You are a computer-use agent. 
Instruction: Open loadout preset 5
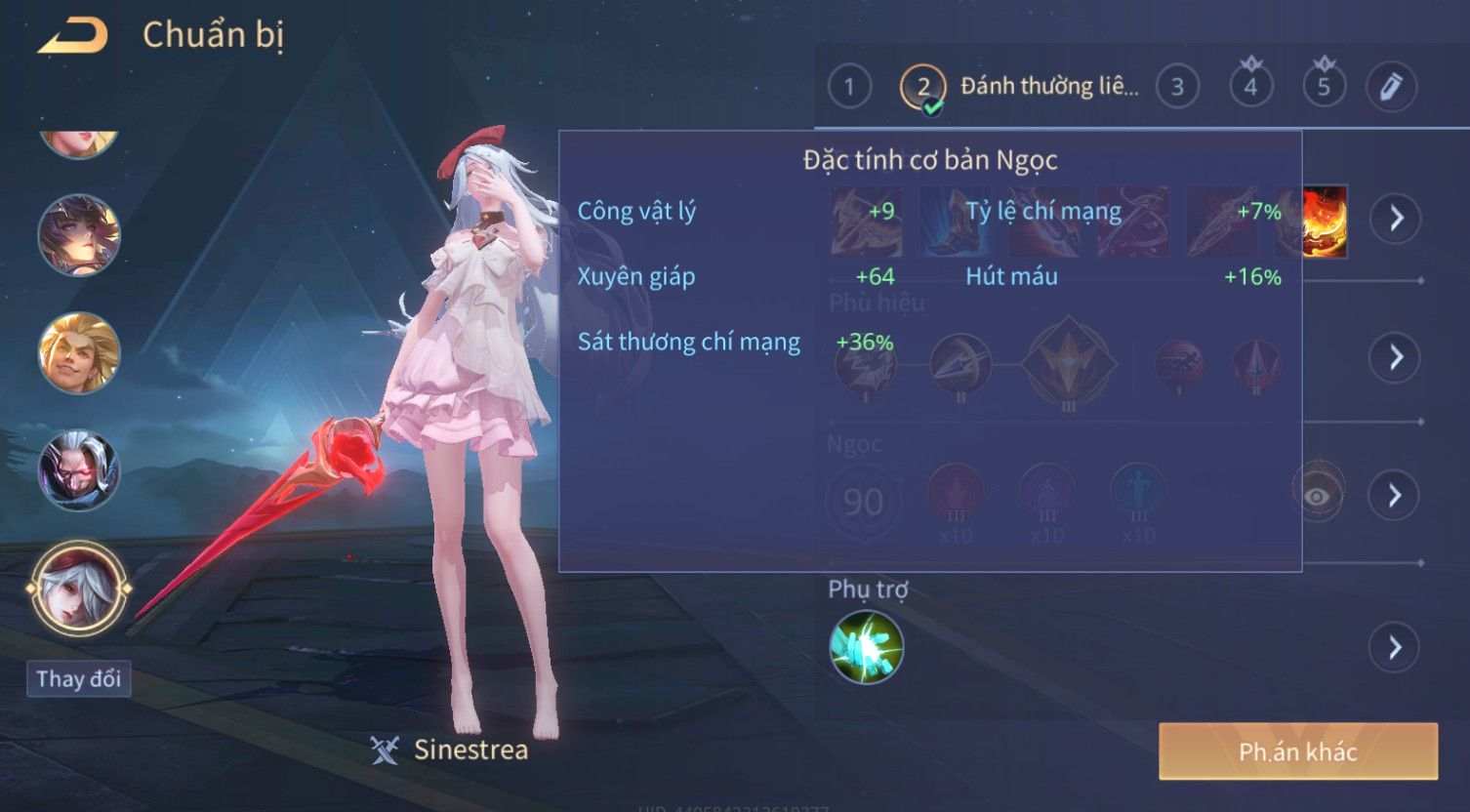point(1324,87)
